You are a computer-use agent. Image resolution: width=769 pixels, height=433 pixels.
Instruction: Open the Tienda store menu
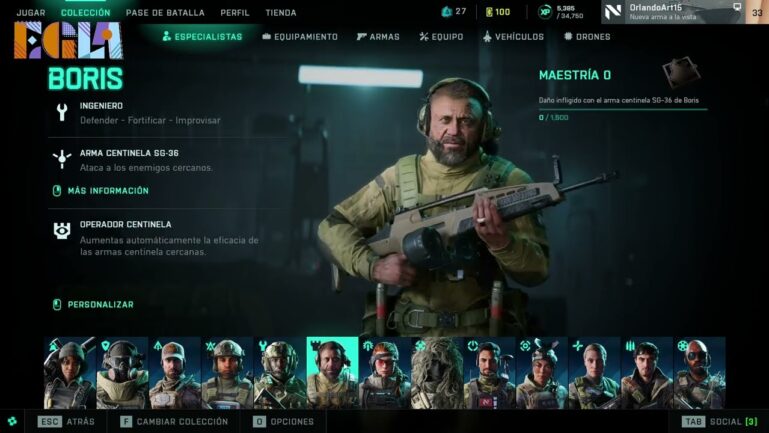[x=281, y=13]
